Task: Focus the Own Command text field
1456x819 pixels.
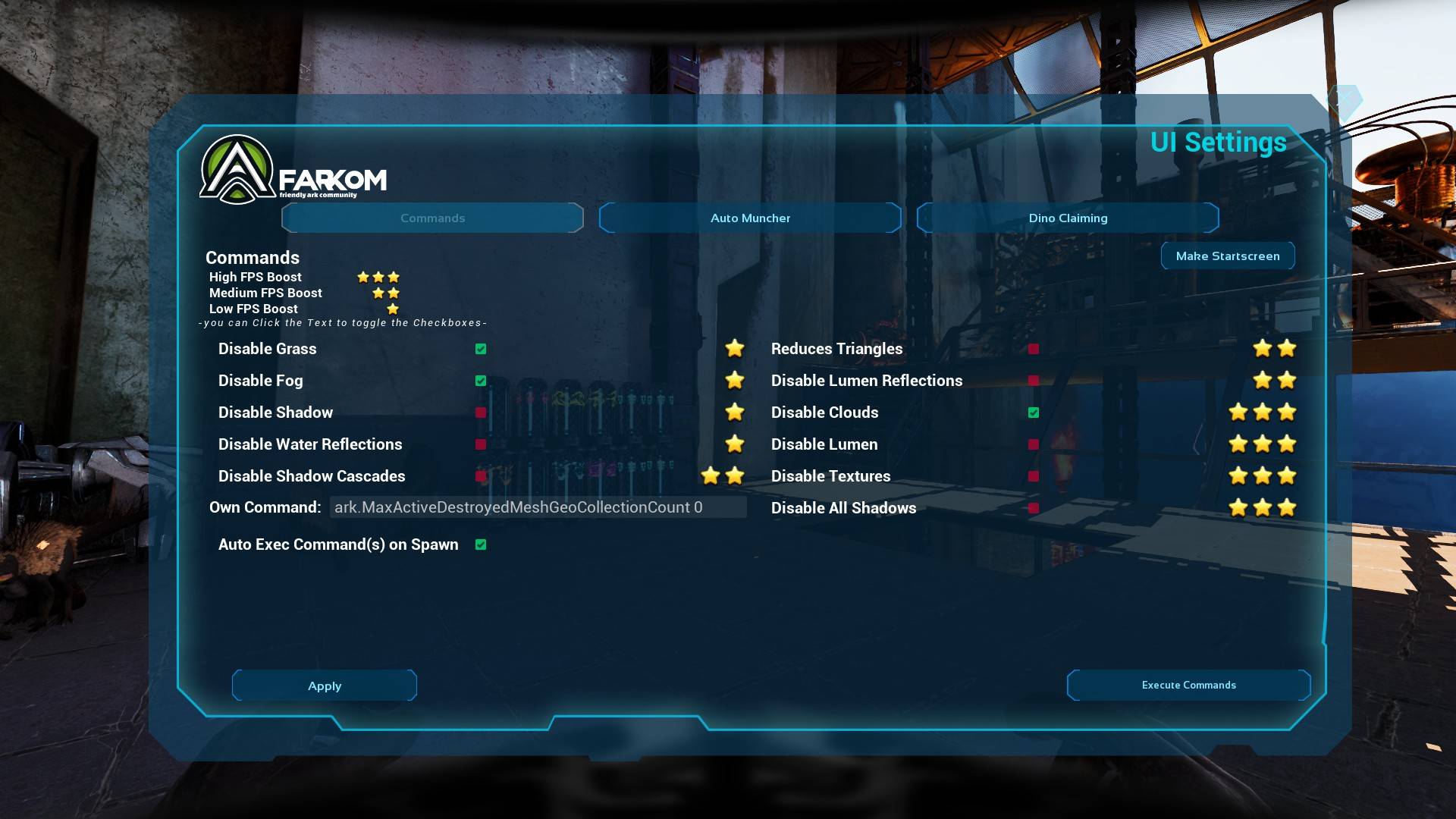Action: (x=538, y=507)
